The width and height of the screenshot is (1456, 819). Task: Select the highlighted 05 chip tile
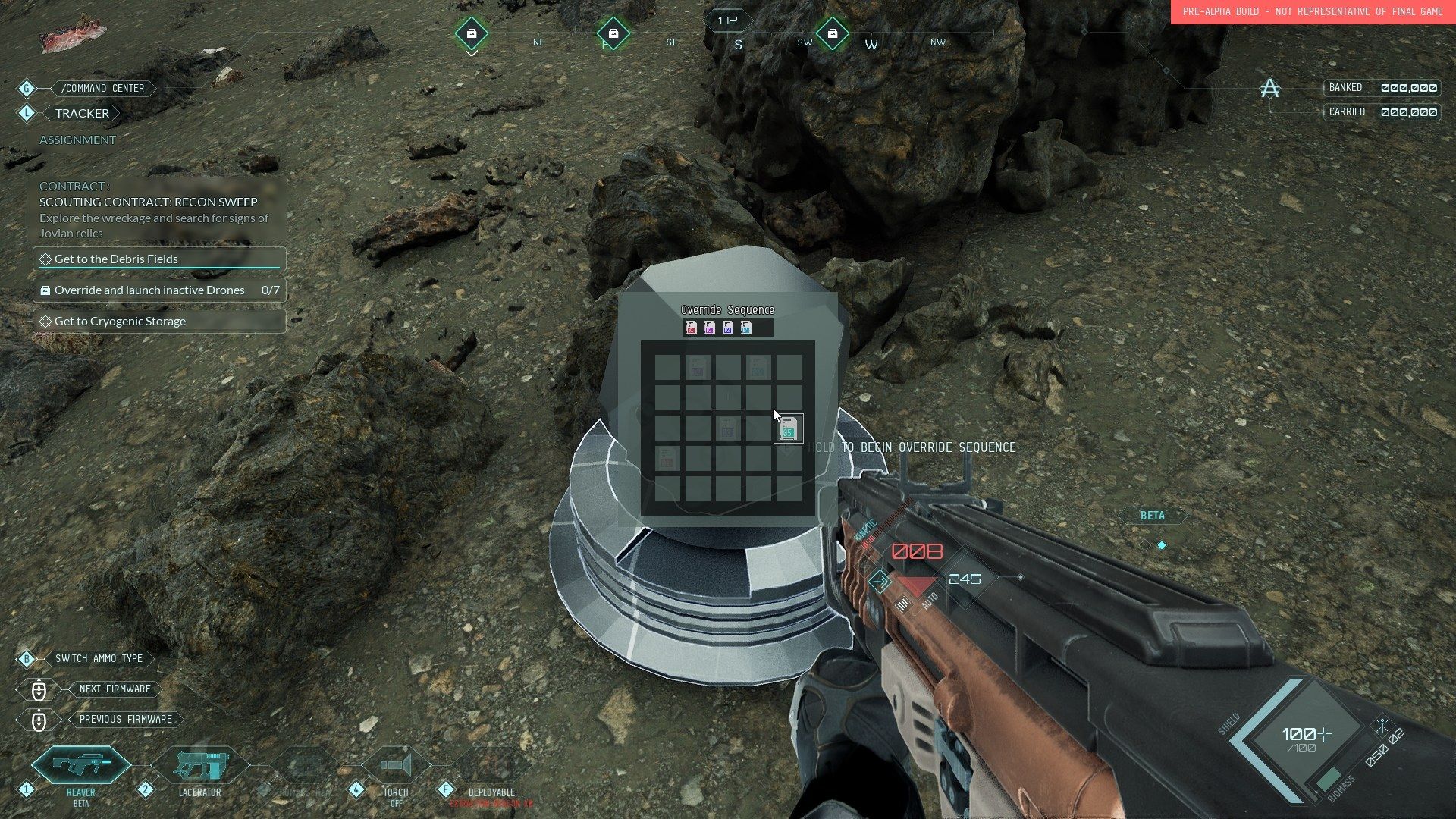pyautogui.click(x=788, y=428)
